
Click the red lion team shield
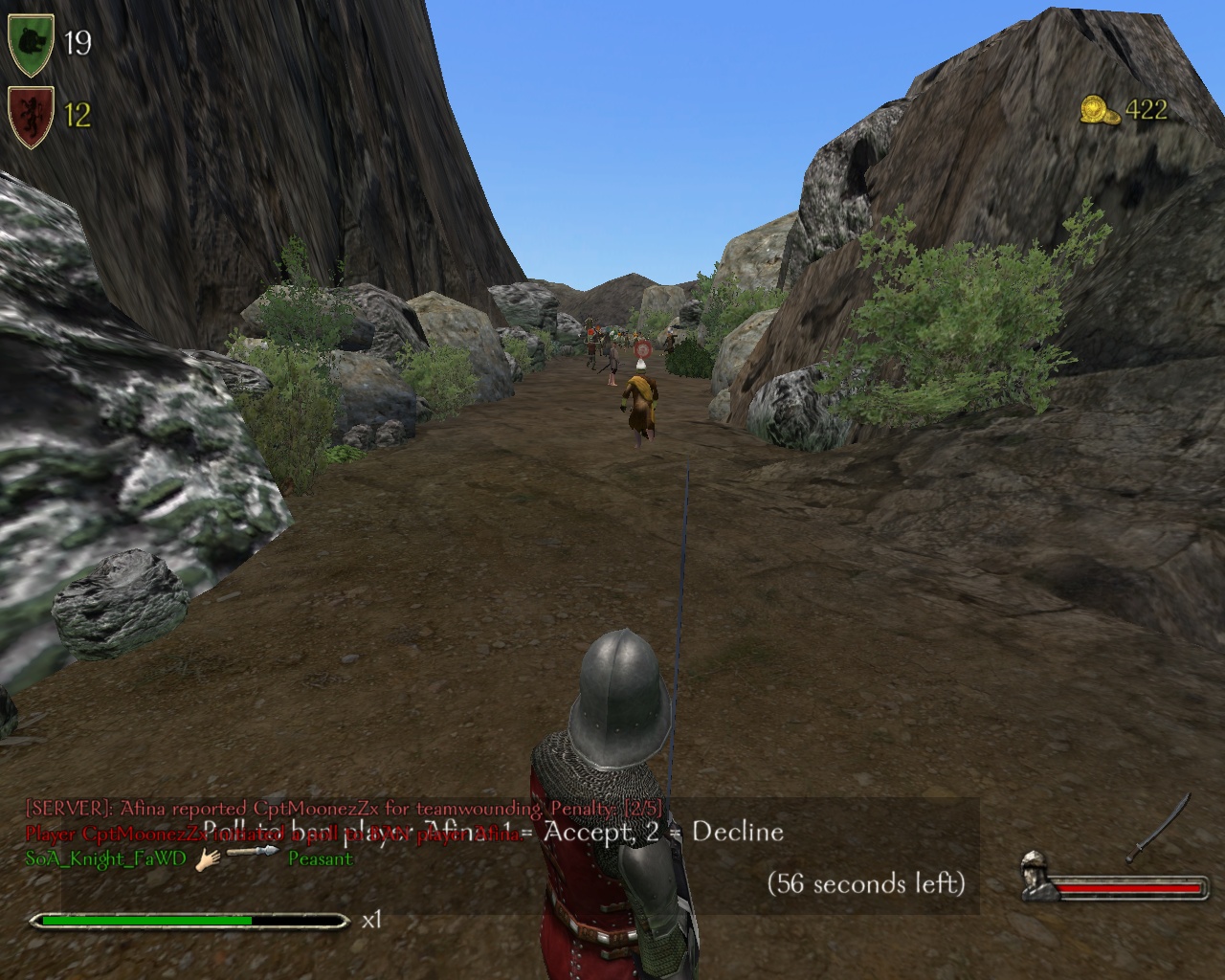coord(32,115)
